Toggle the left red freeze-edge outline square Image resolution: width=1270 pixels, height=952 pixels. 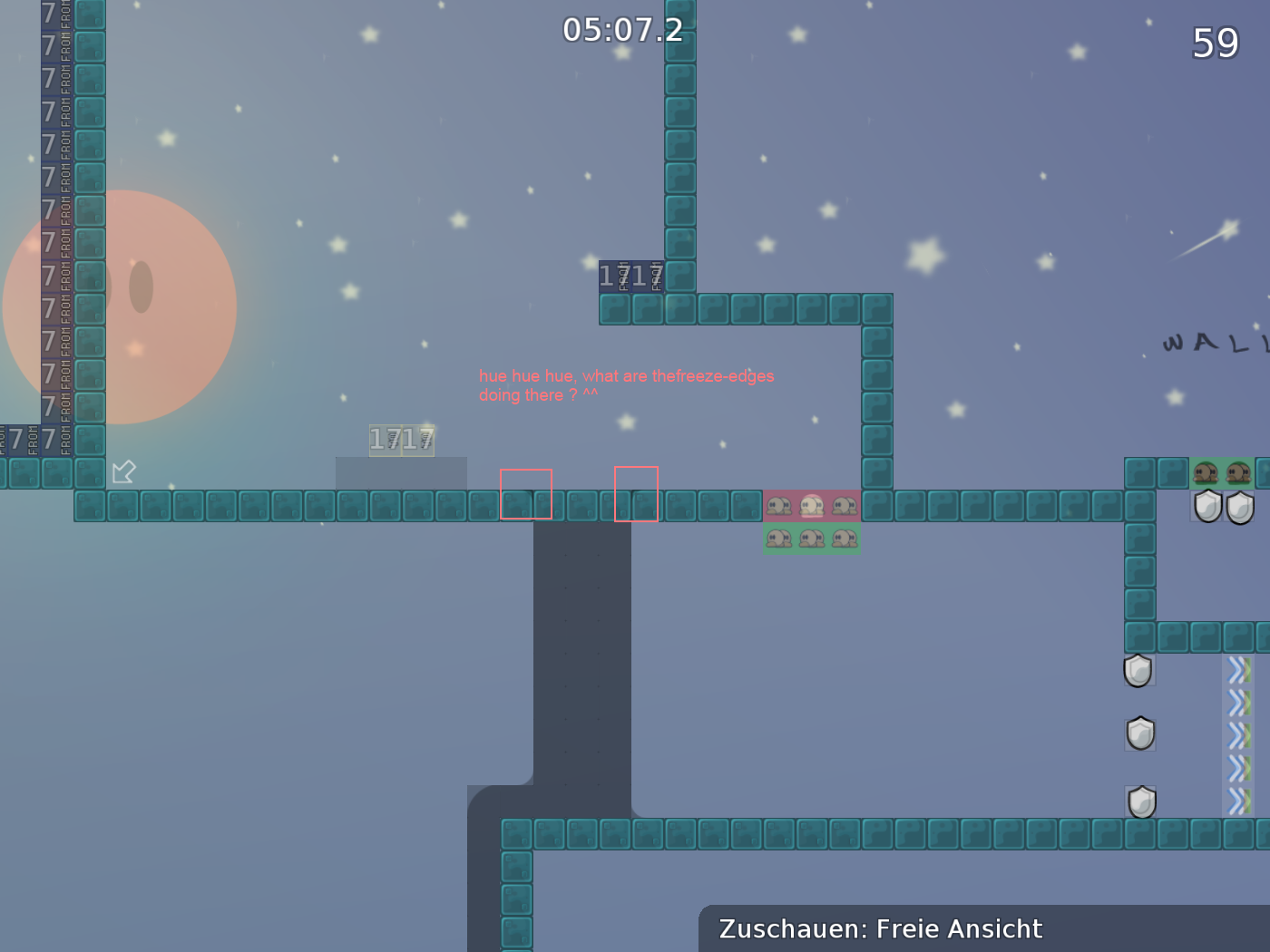coord(526,493)
